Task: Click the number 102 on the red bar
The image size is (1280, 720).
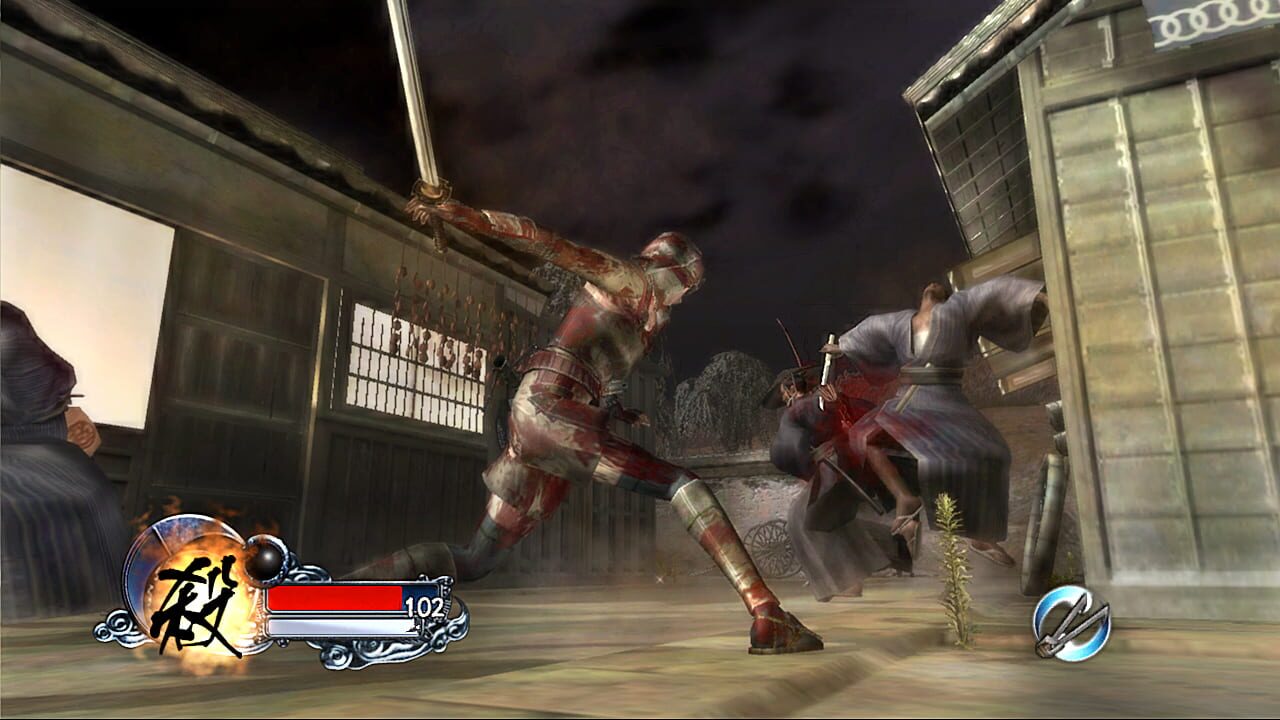Action: tap(425, 607)
